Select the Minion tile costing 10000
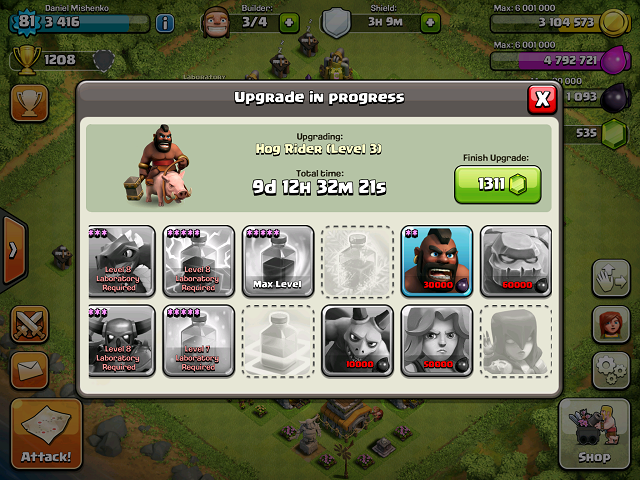The height and width of the screenshot is (480, 640). [x=357, y=340]
